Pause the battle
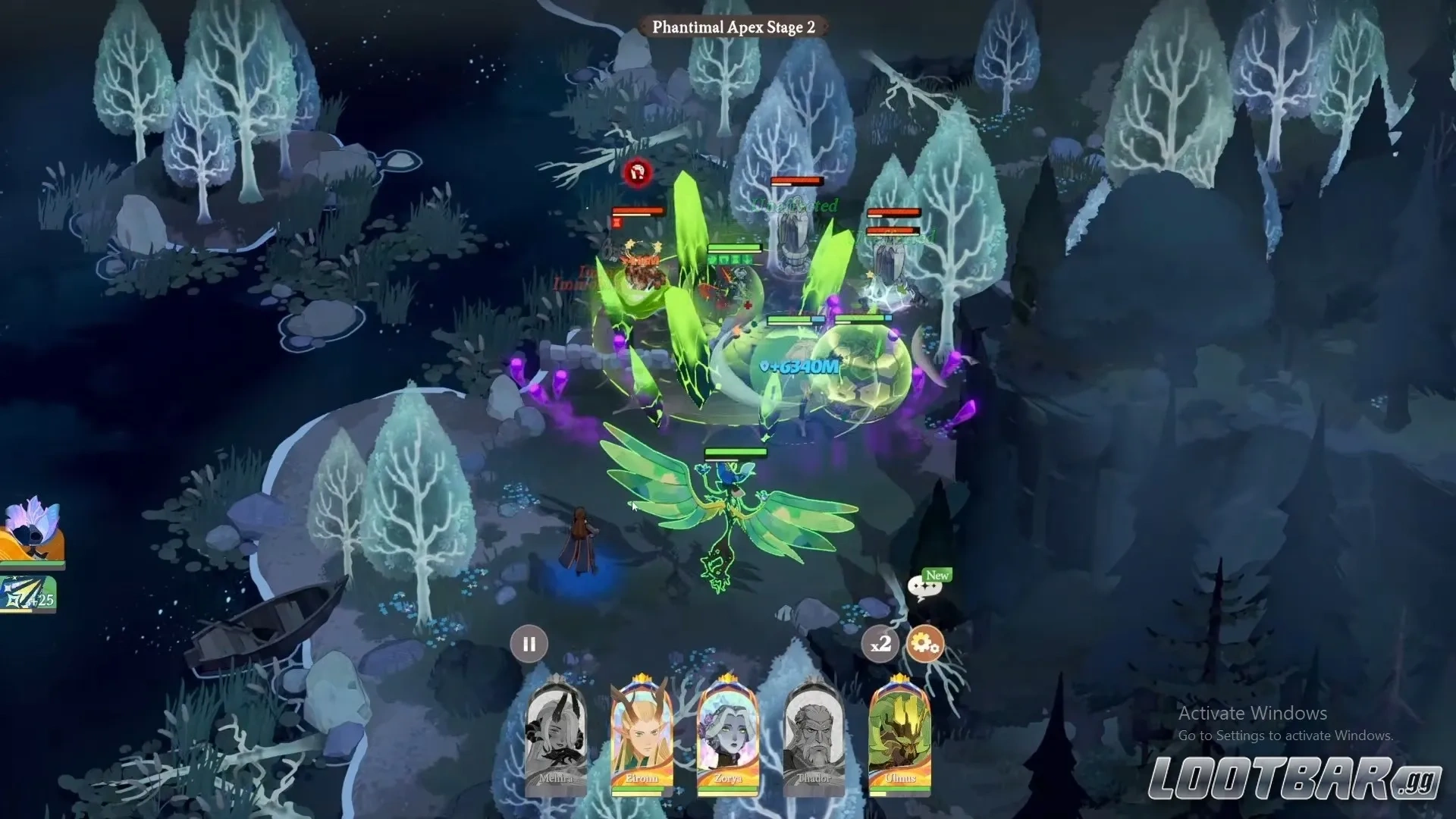The image size is (1456, 819). (x=529, y=644)
